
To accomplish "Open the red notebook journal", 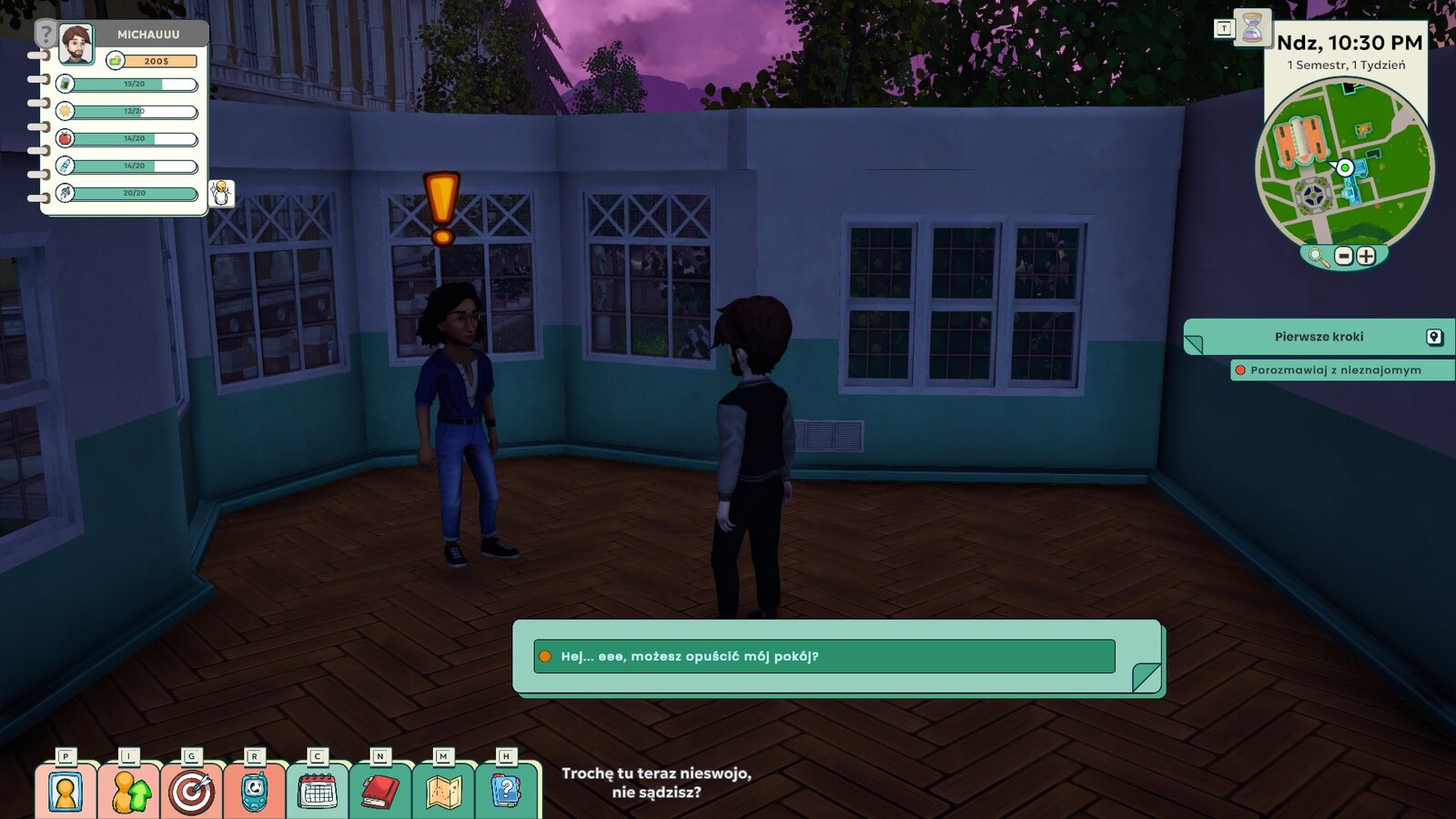I will [x=380, y=792].
